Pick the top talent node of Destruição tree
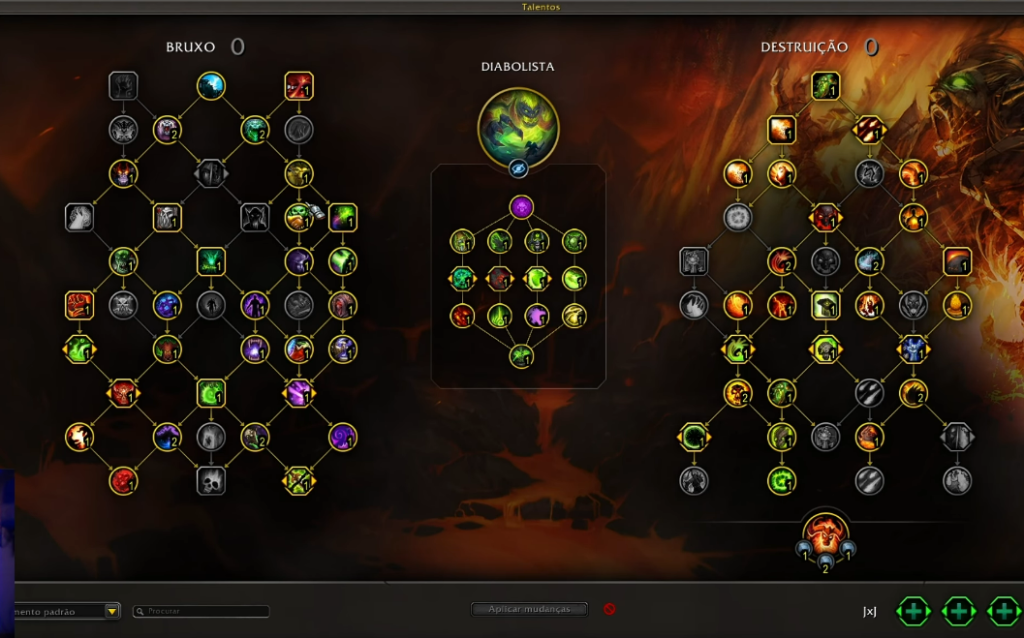The height and width of the screenshot is (638, 1024). click(825, 86)
